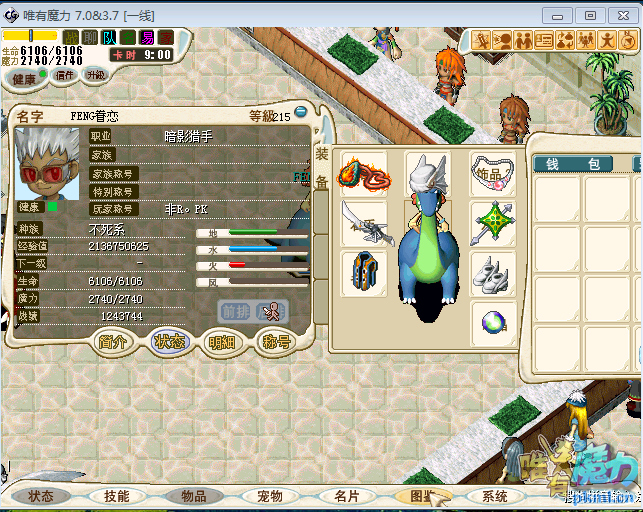Open the 宠物 pet menu
The image size is (643, 512).
pos(270,496)
